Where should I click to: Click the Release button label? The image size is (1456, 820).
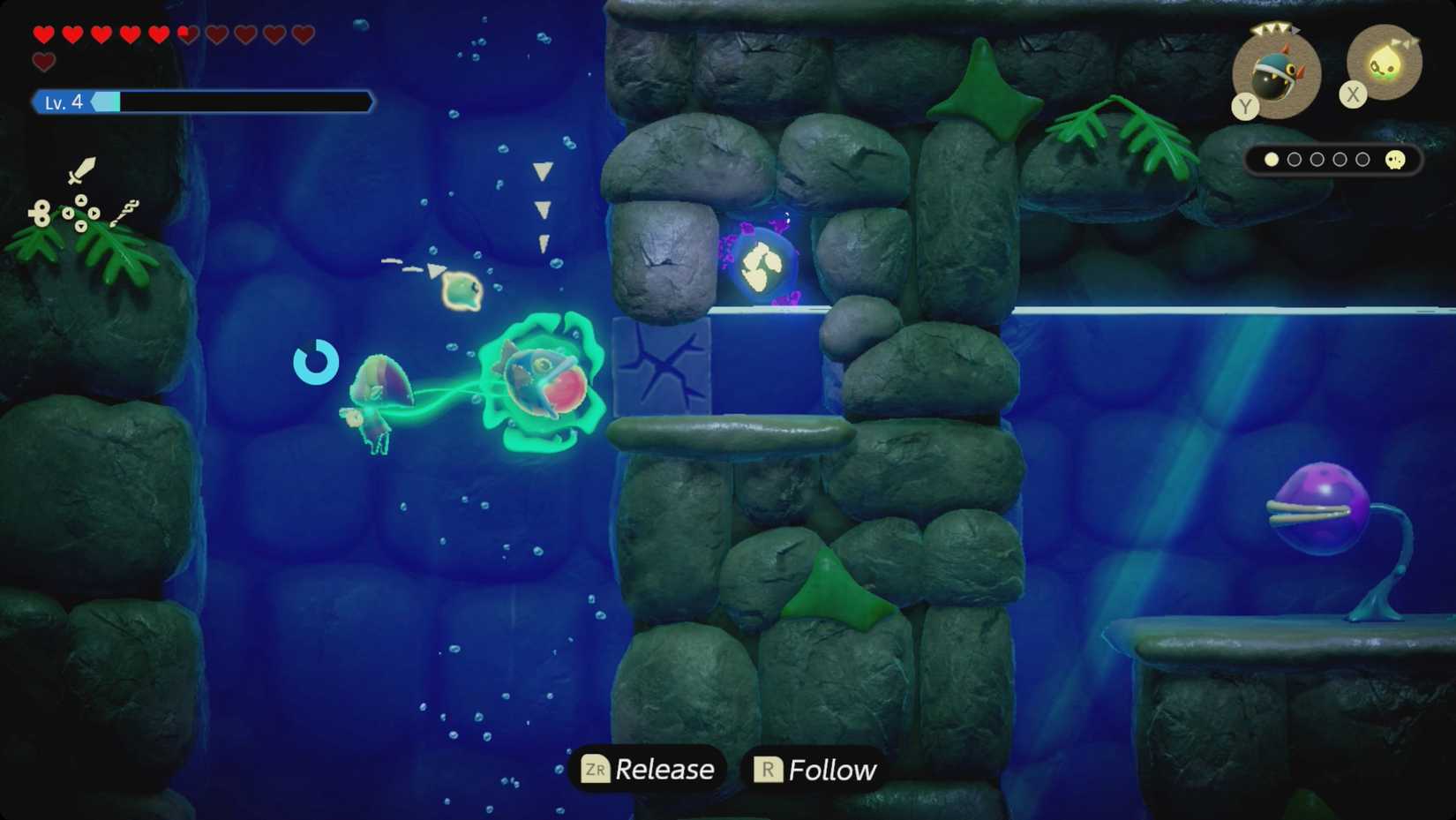tap(664, 769)
